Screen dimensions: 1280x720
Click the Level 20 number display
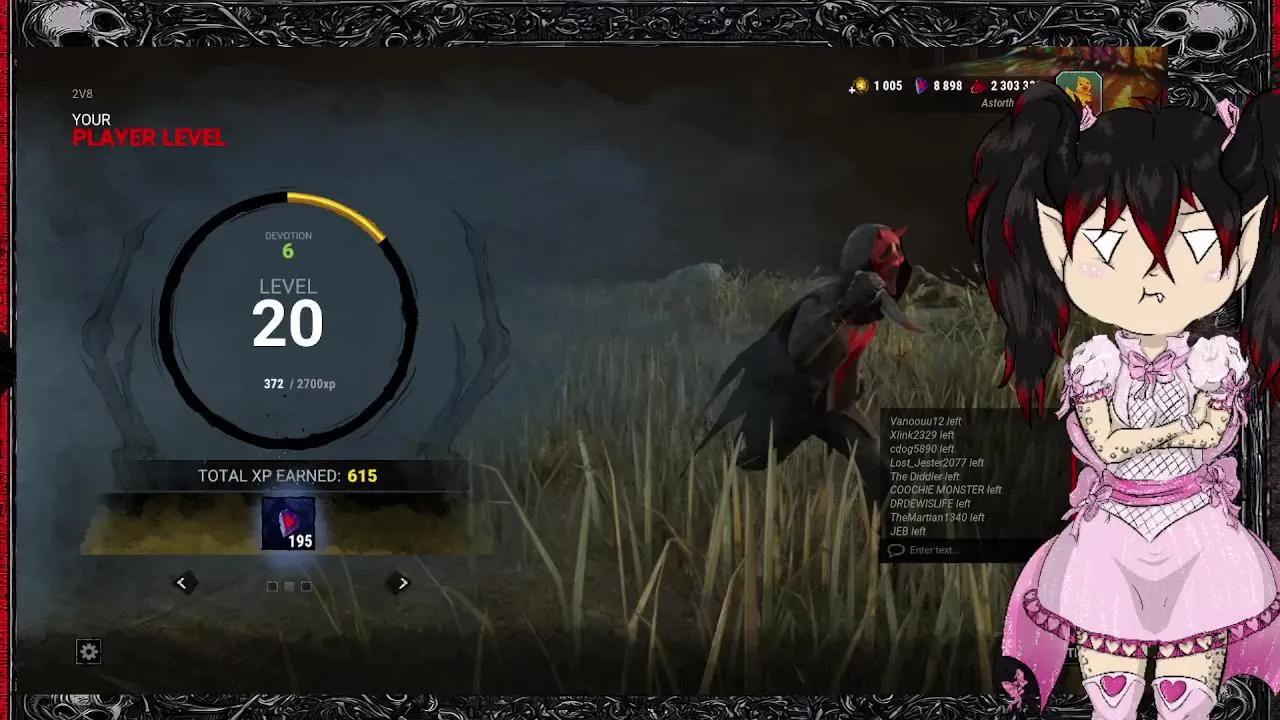point(289,326)
